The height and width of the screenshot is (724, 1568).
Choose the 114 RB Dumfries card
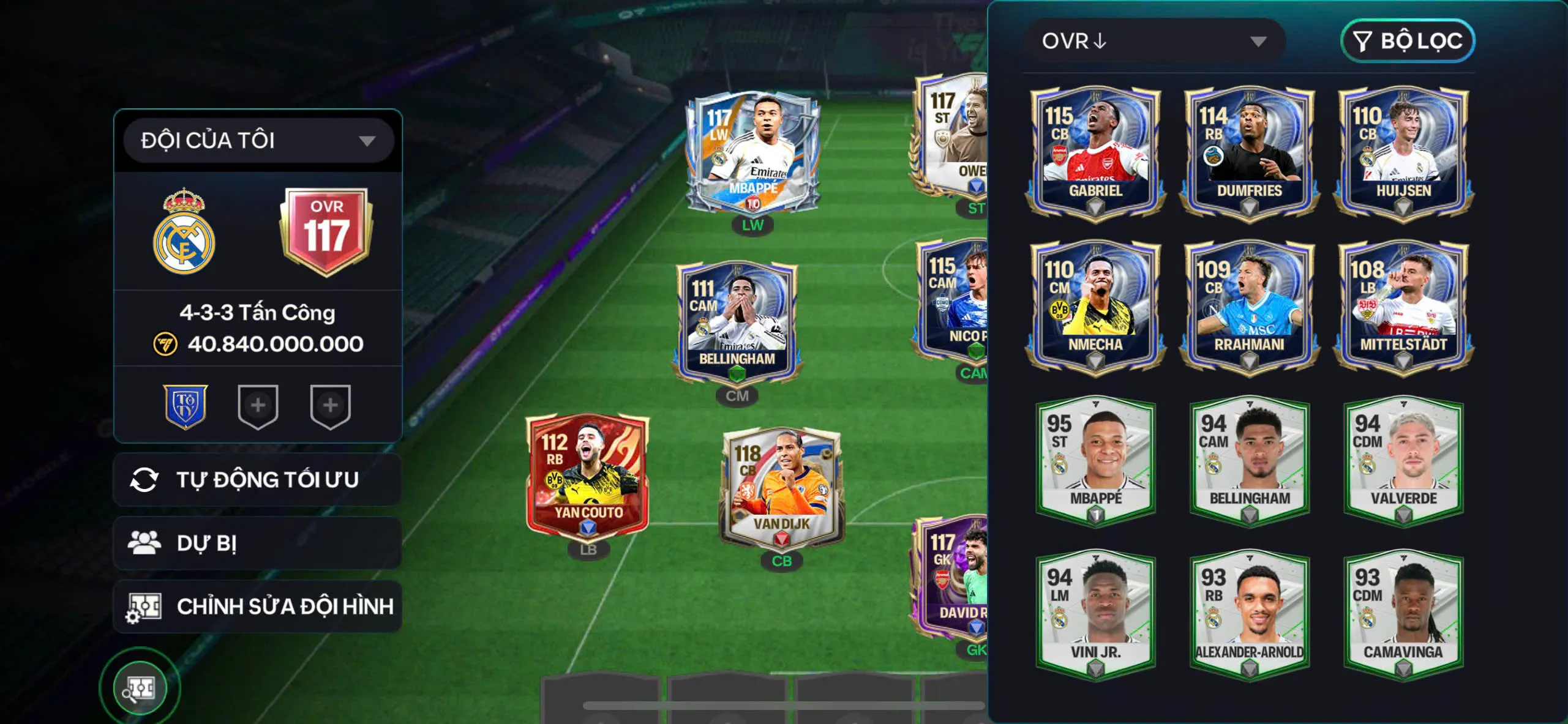point(1249,150)
